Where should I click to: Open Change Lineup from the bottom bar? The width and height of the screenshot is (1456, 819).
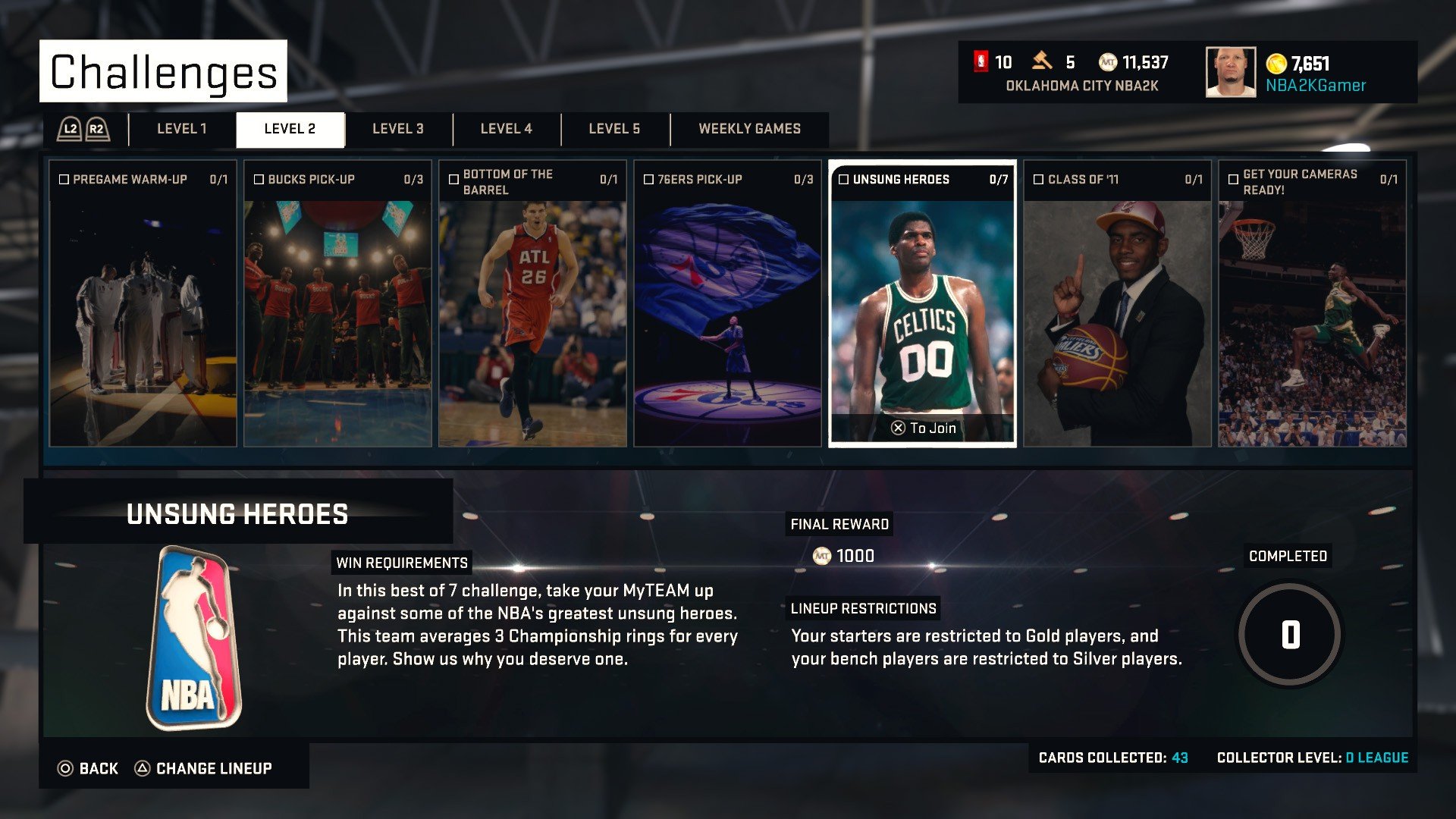click(x=212, y=768)
